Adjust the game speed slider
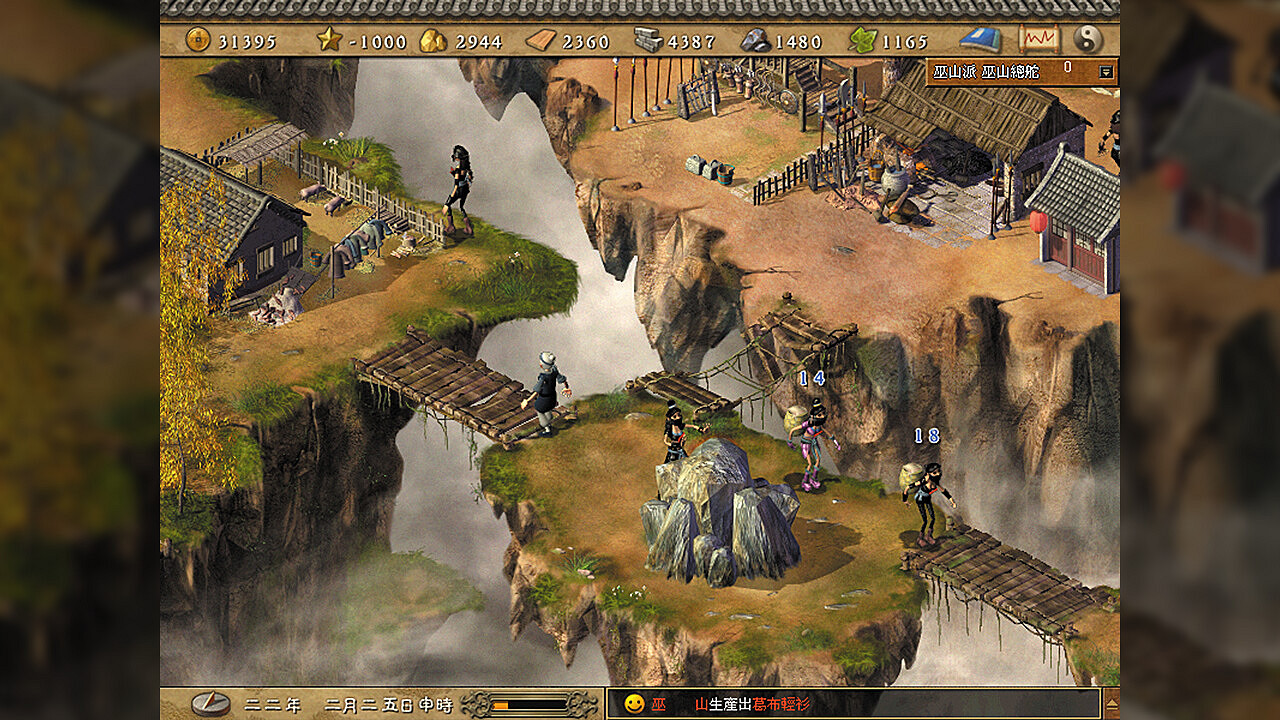This screenshot has height=720, width=1280. click(530, 704)
